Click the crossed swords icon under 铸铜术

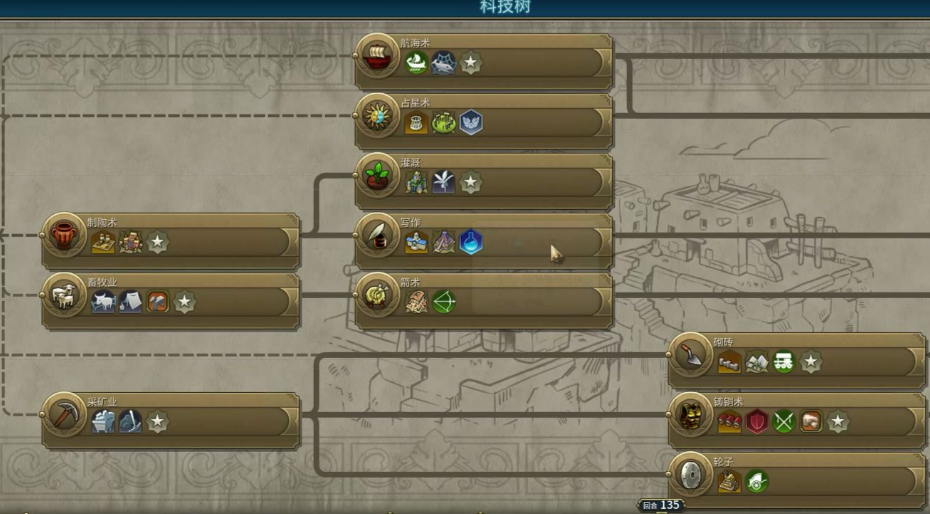coord(784,422)
